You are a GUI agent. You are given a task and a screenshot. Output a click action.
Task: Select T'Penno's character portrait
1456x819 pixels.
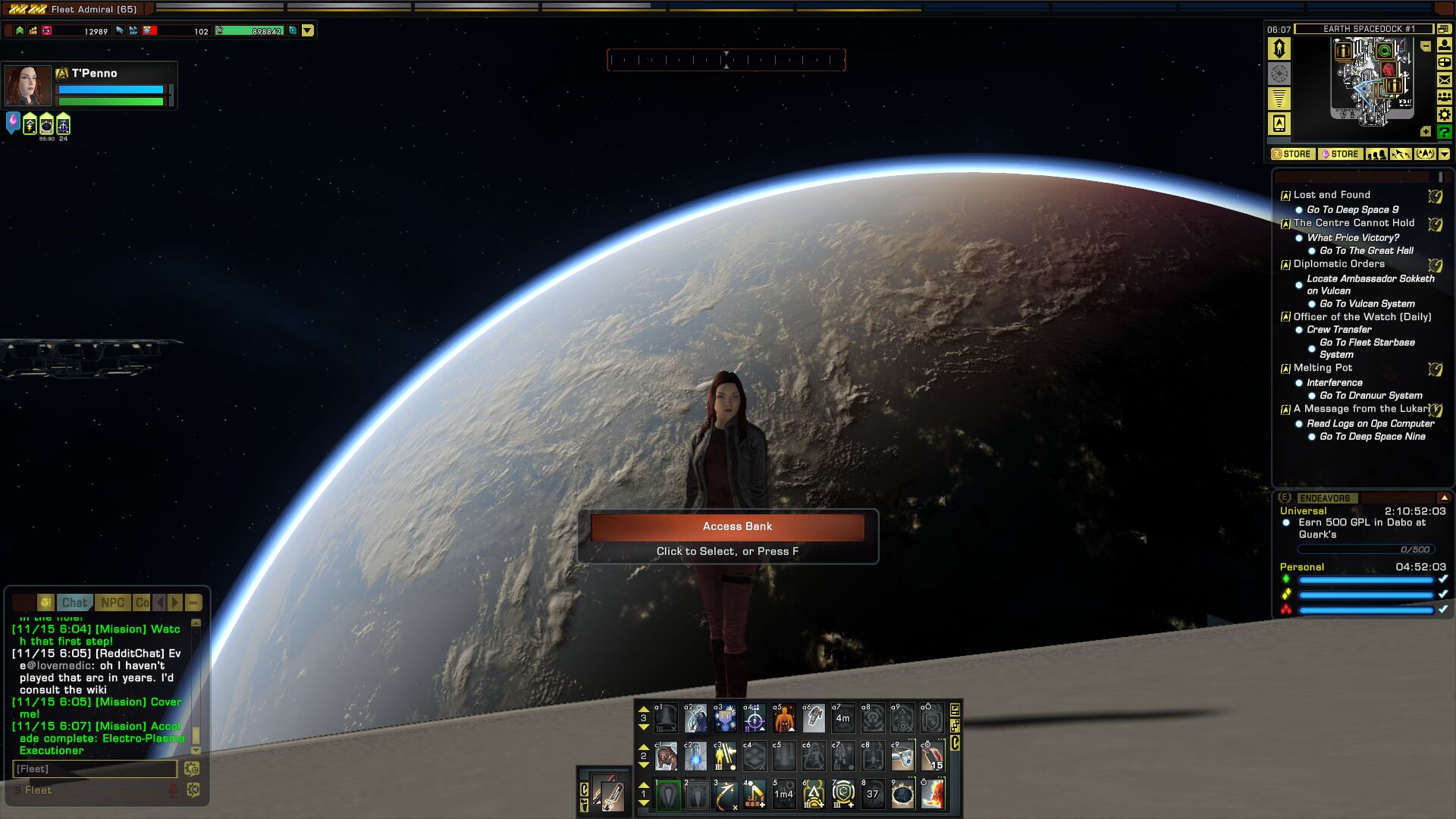coord(28,86)
